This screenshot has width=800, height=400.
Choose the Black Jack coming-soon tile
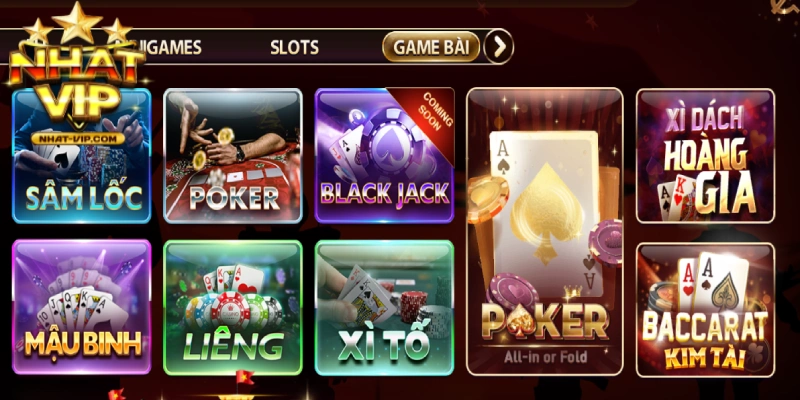pos(384,155)
